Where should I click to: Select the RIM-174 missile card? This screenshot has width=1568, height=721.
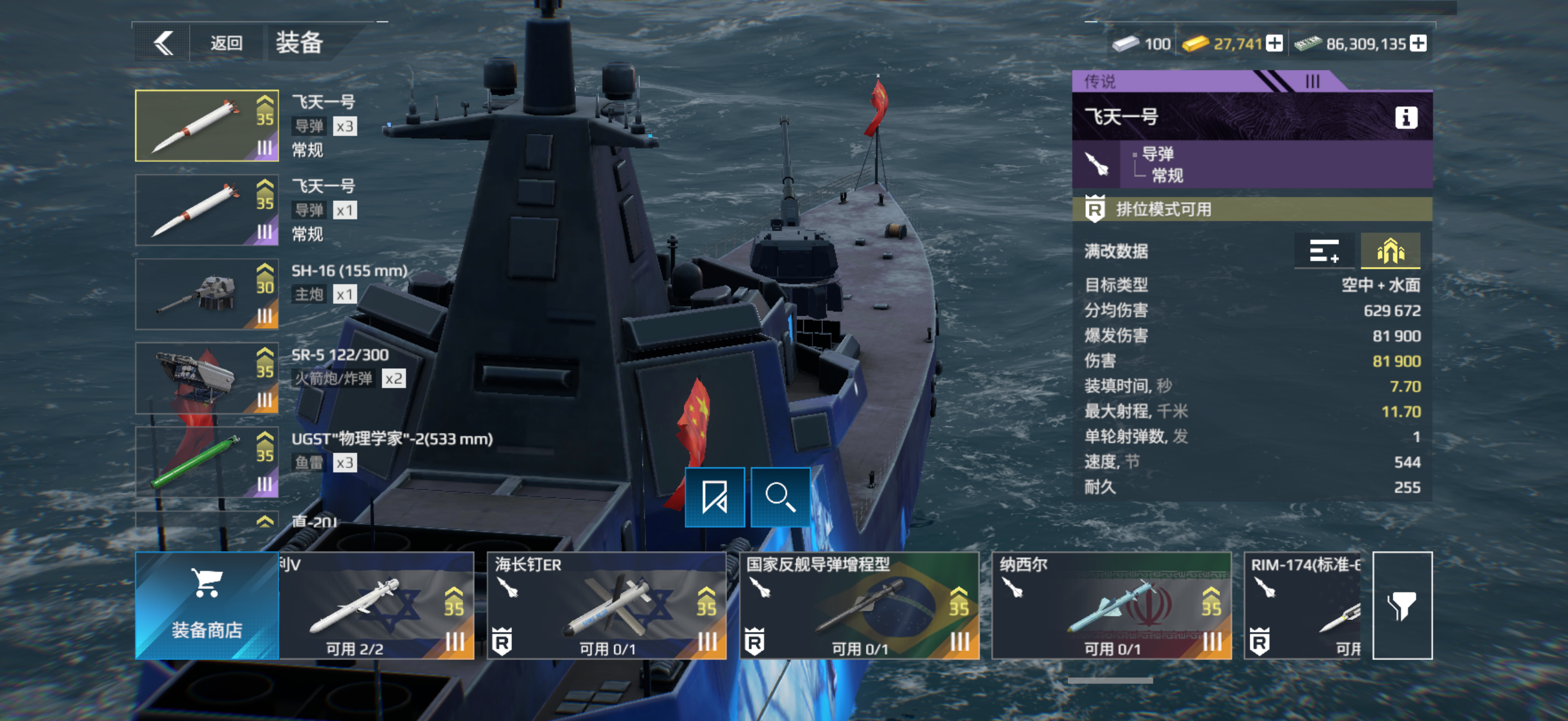(x=1302, y=606)
